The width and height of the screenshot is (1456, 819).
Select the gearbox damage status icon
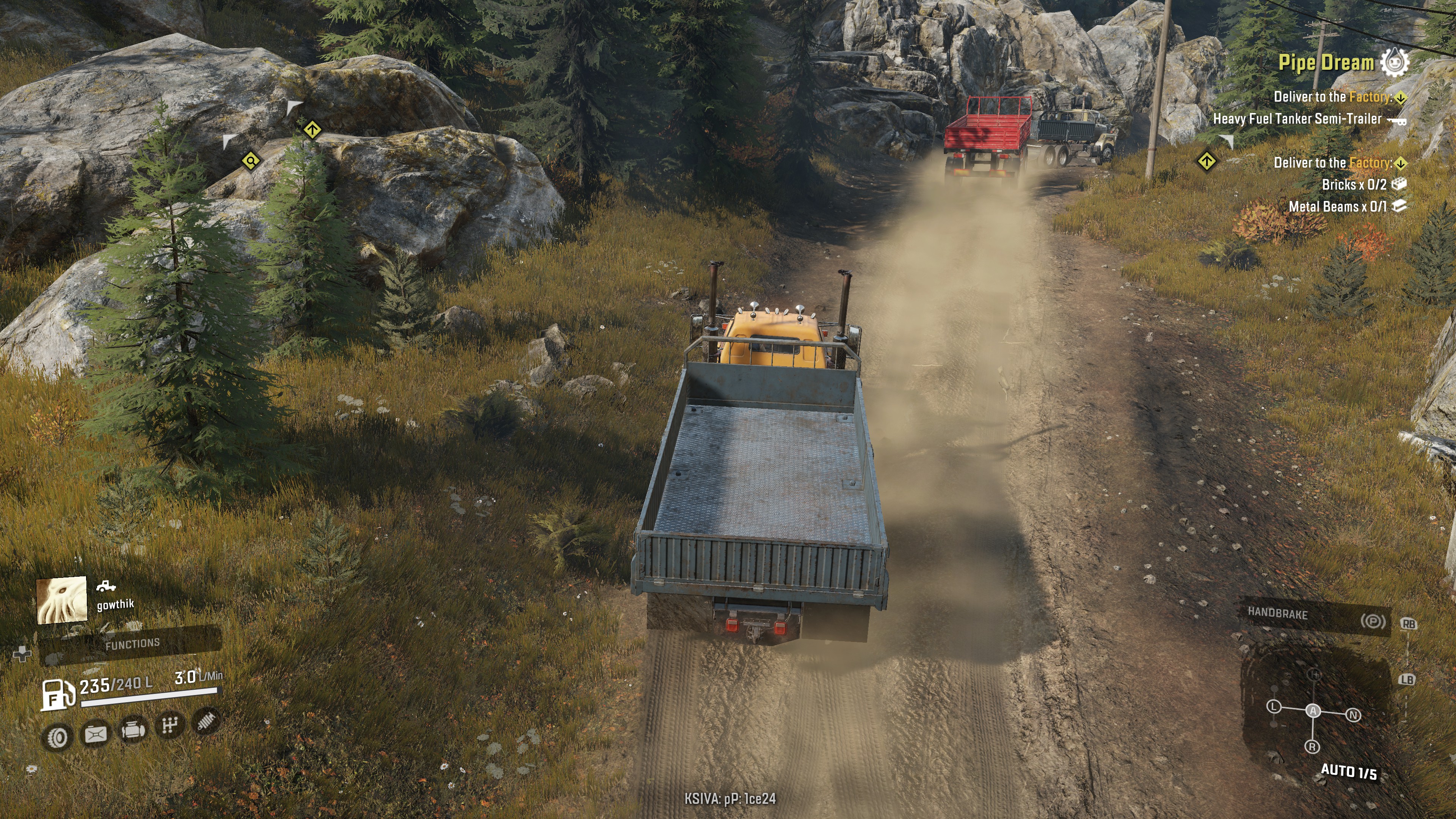click(169, 725)
